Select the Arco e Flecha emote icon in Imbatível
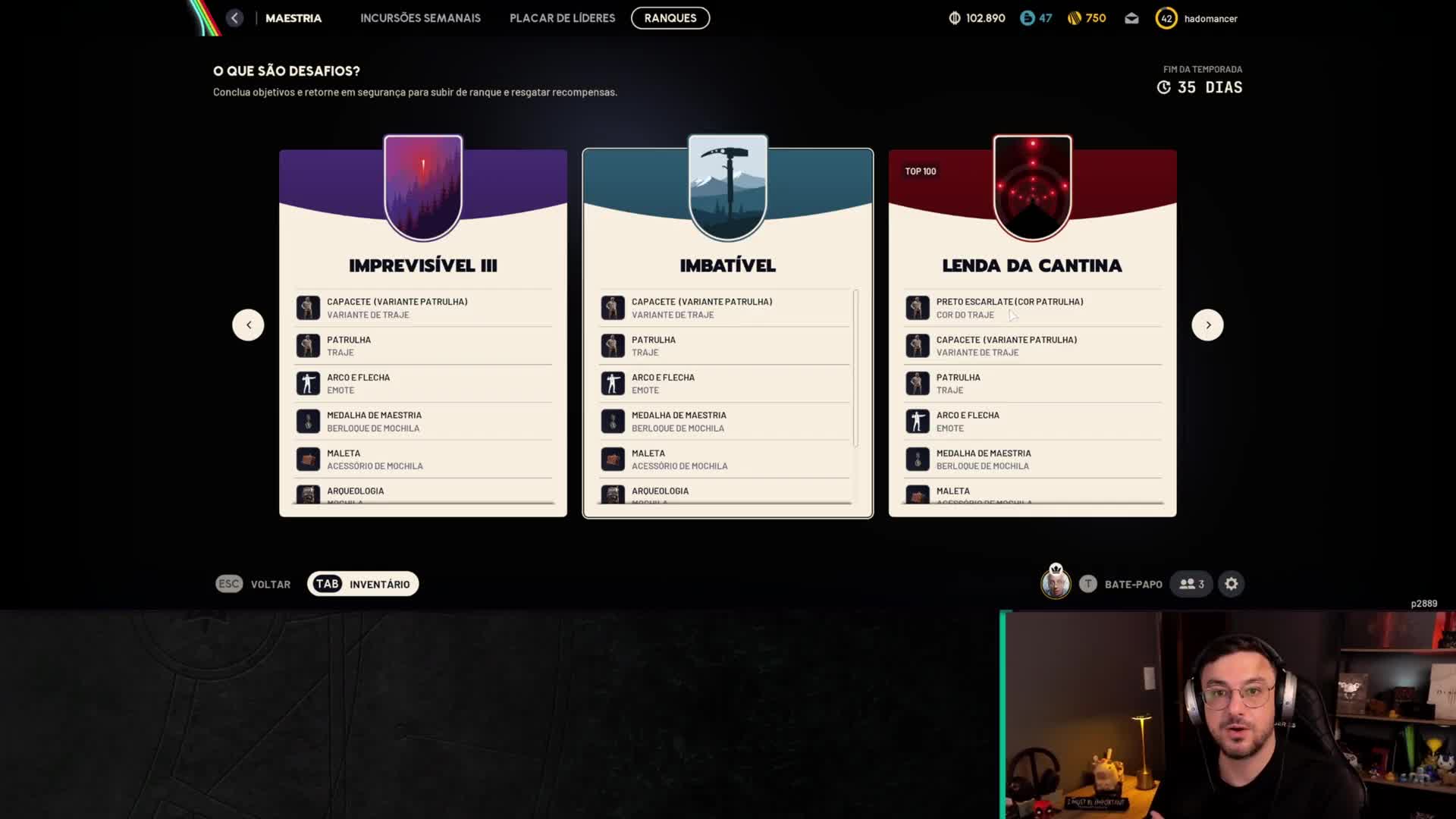Image resolution: width=1456 pixels, height=819 pixels. 613,383
